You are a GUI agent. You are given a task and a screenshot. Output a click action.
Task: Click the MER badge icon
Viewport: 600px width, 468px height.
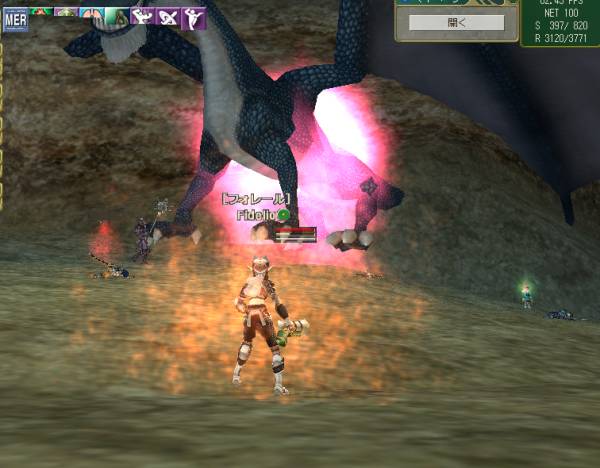[x=15, y=18]
